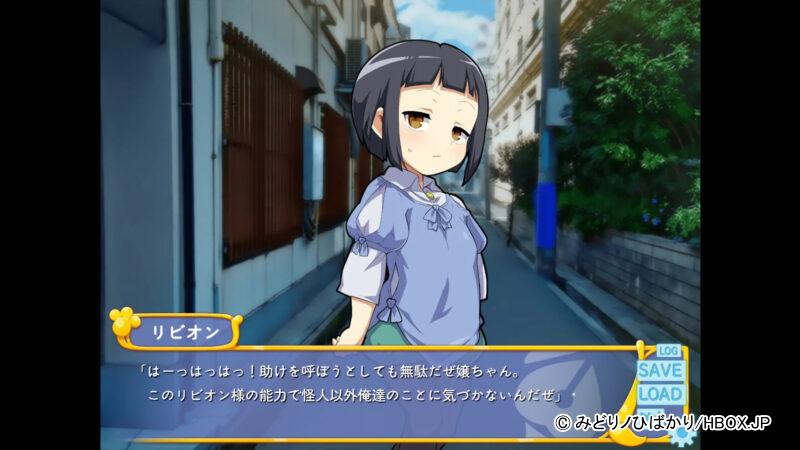Open settings with the gear icon
Screen dimensions: 800x450
[681, 434]
